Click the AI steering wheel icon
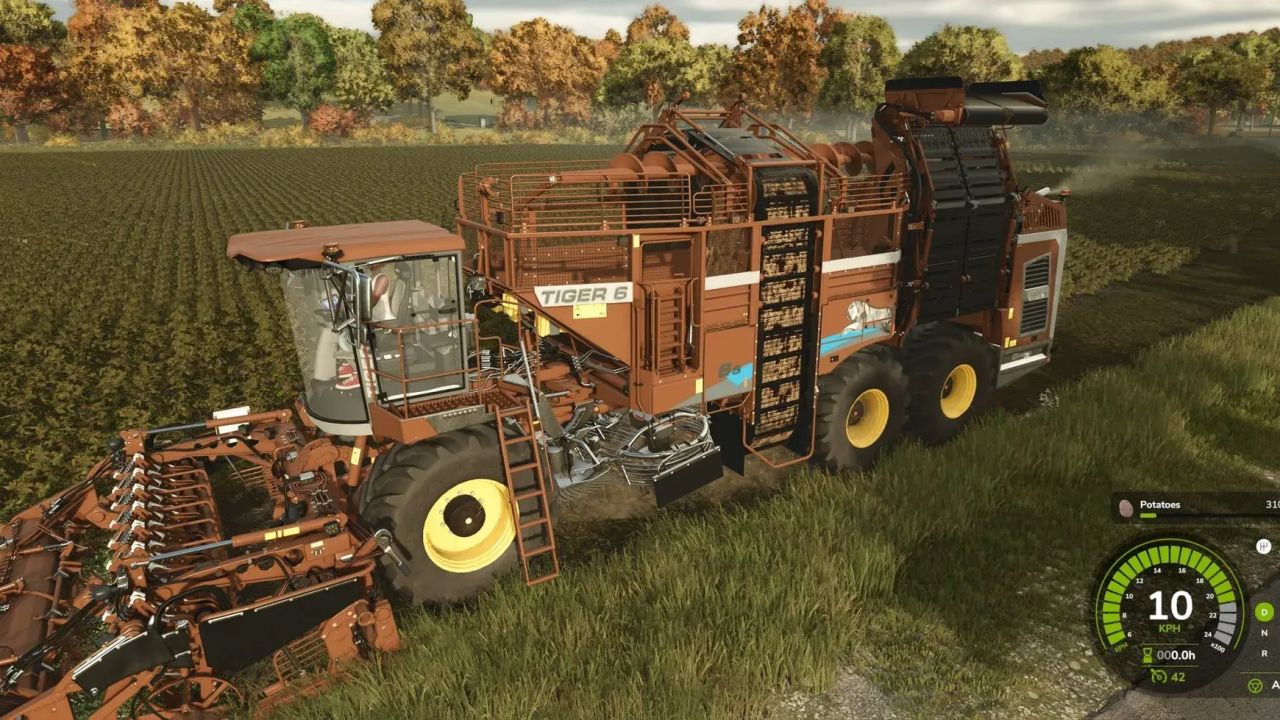Viewport: 1280px width, 720px height. 1255,683
